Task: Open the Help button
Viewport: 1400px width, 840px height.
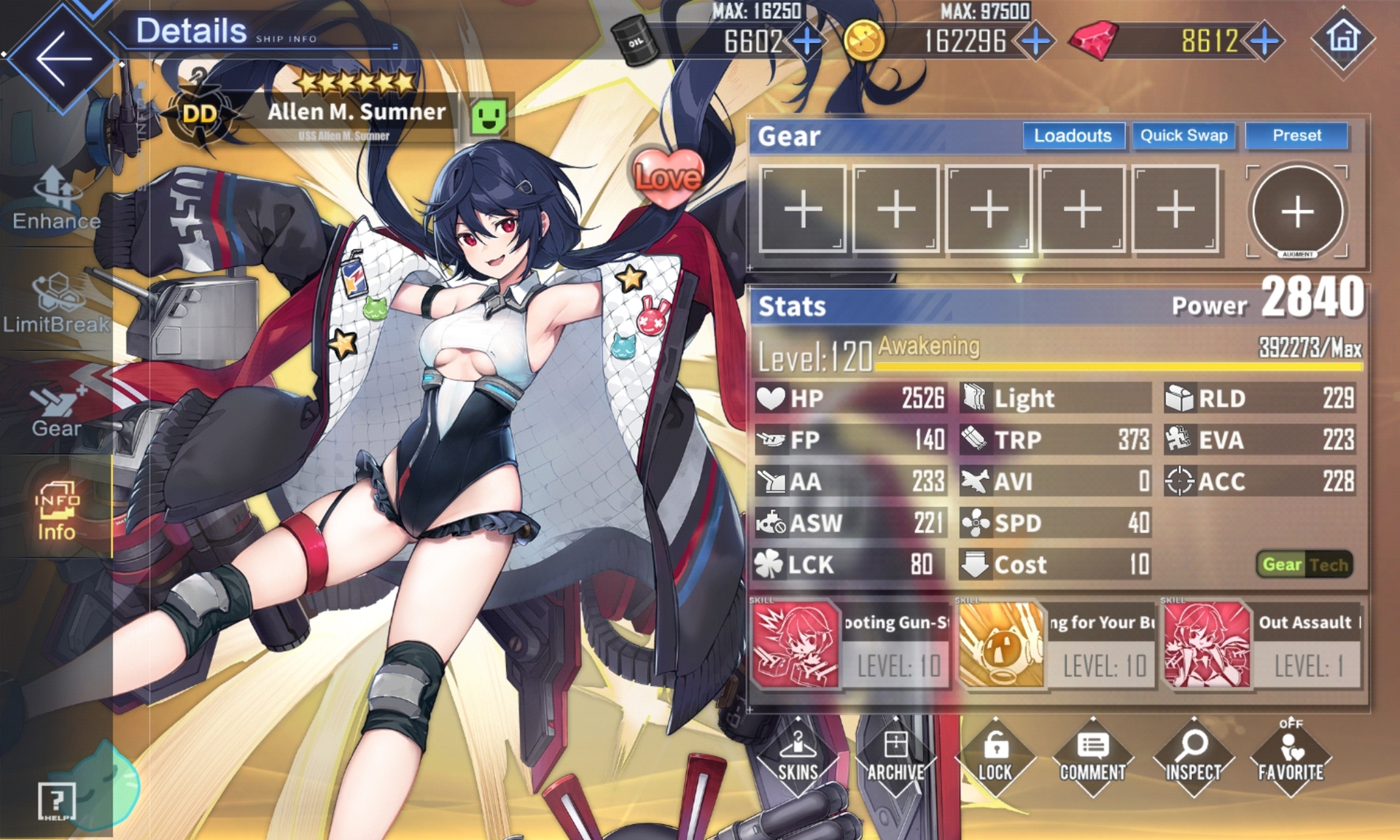Action: pyautogui.click(x=56, y=802)
